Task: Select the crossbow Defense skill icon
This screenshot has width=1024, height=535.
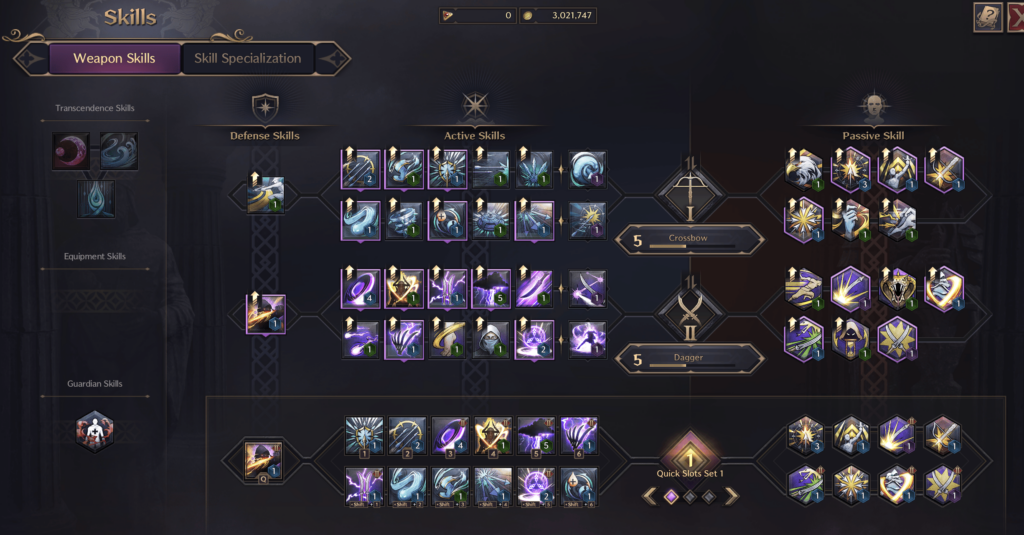Action: coord(266,194)
